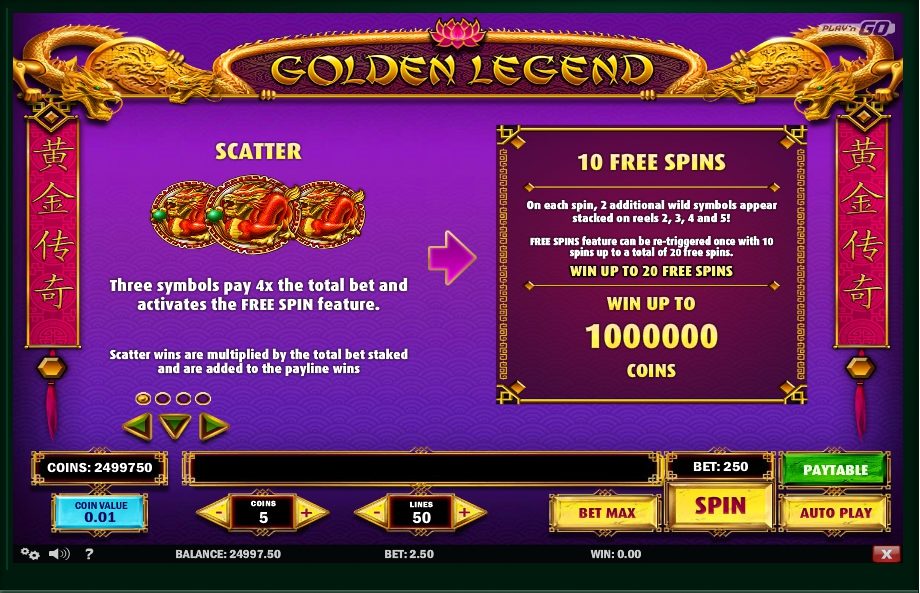Increase coins with the plus arrow
Image resolution: width=920 pixels, height=593 pixels.
click(x=307, y=514)
